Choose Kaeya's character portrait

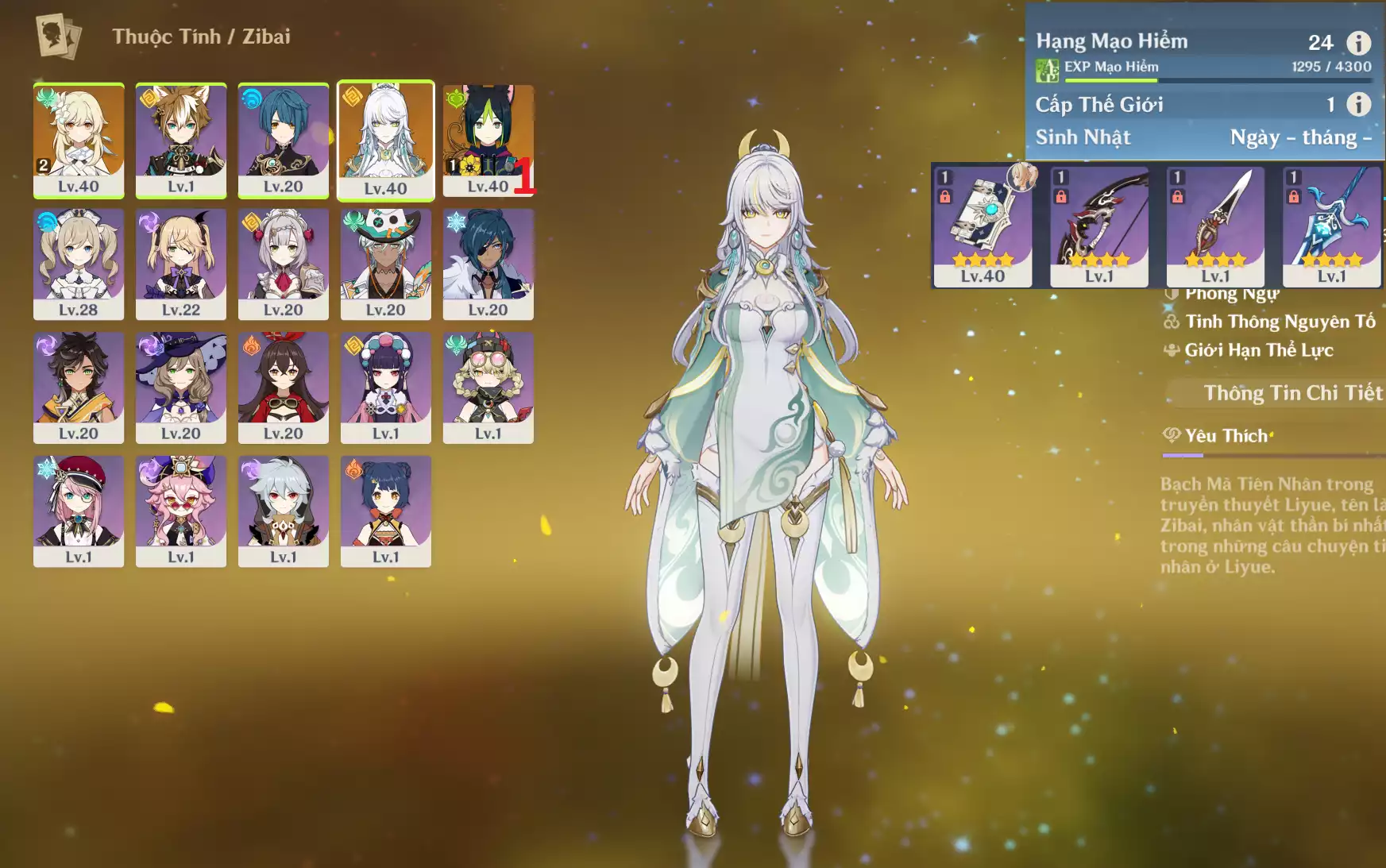pos(488,264)
